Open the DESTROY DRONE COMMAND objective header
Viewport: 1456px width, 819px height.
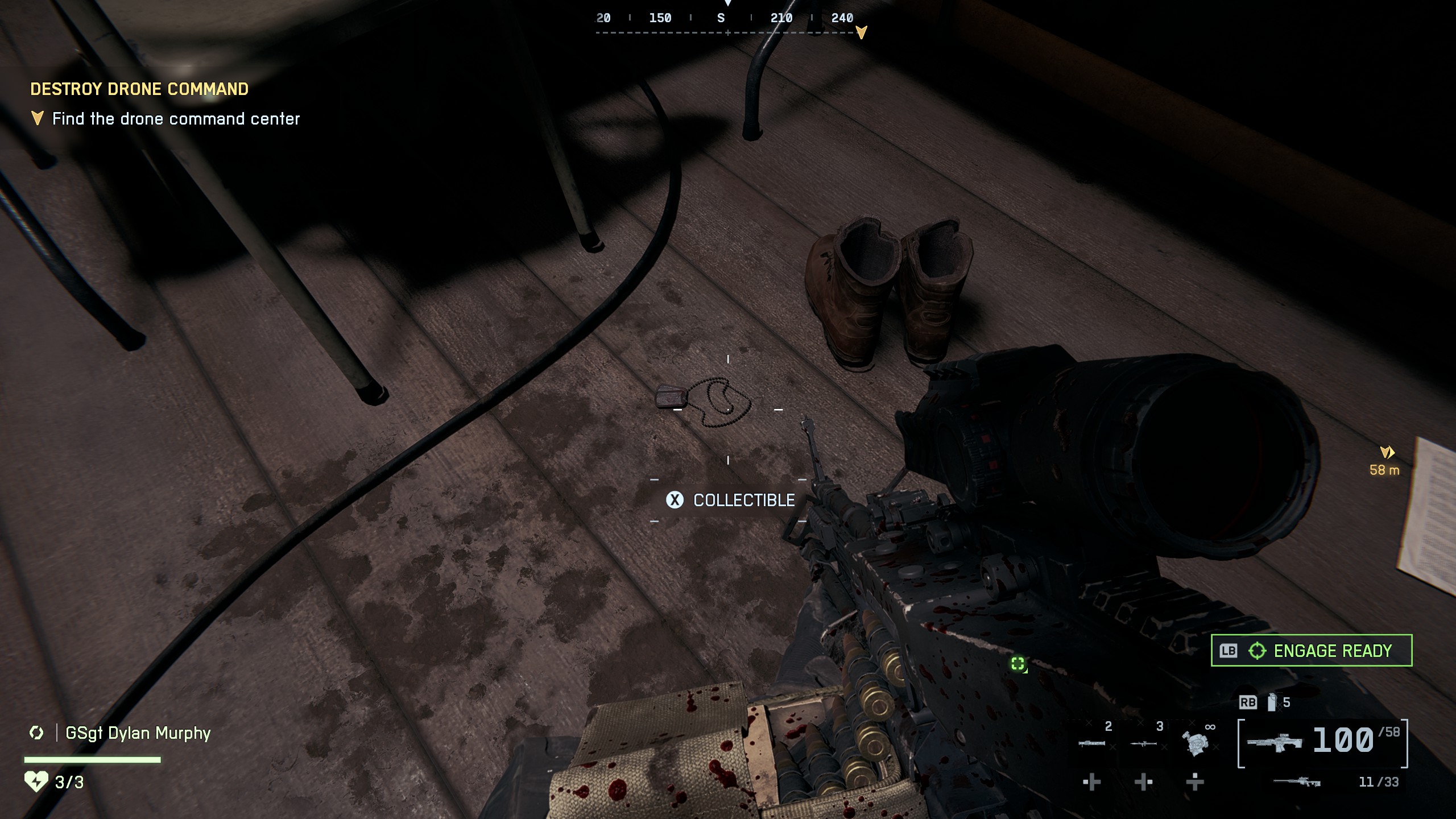point(139,89)
